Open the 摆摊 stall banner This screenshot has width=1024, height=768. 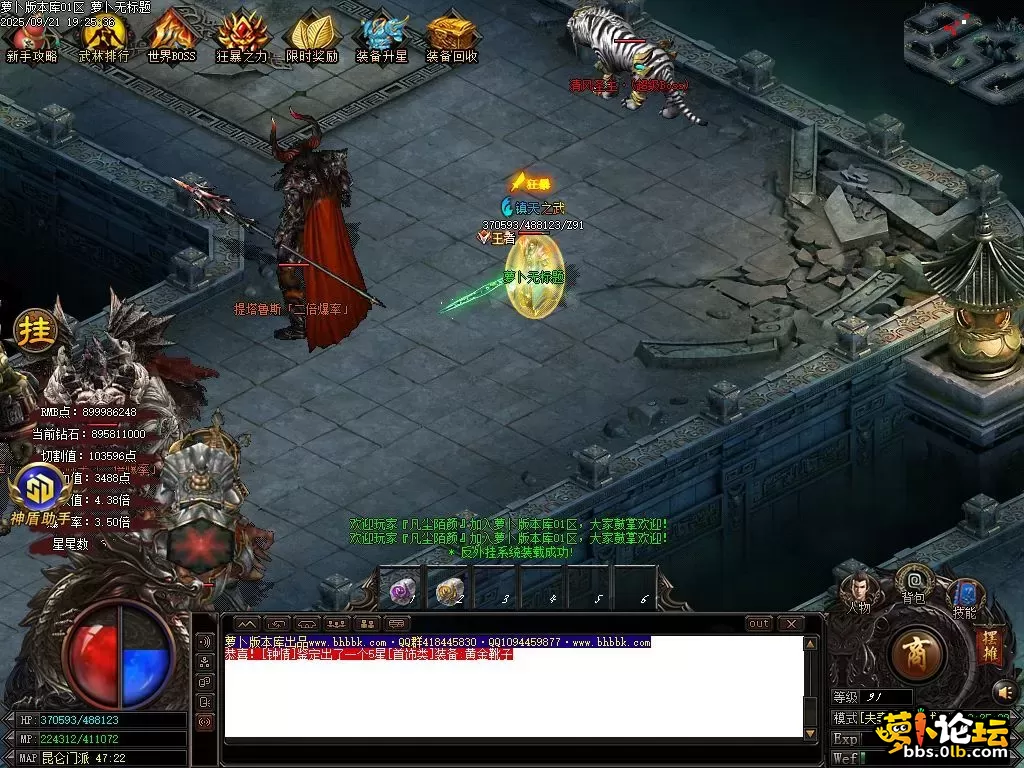point(988,645)
